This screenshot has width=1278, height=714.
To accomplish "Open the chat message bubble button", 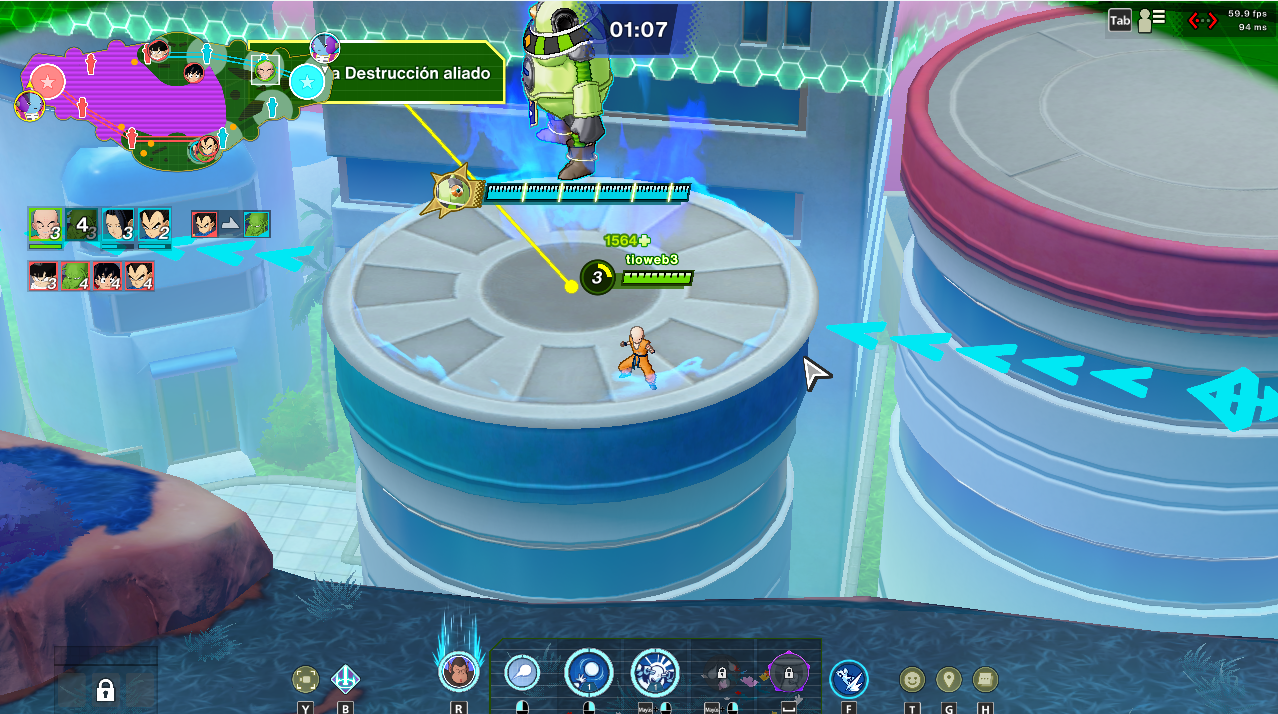I will 985,680.
